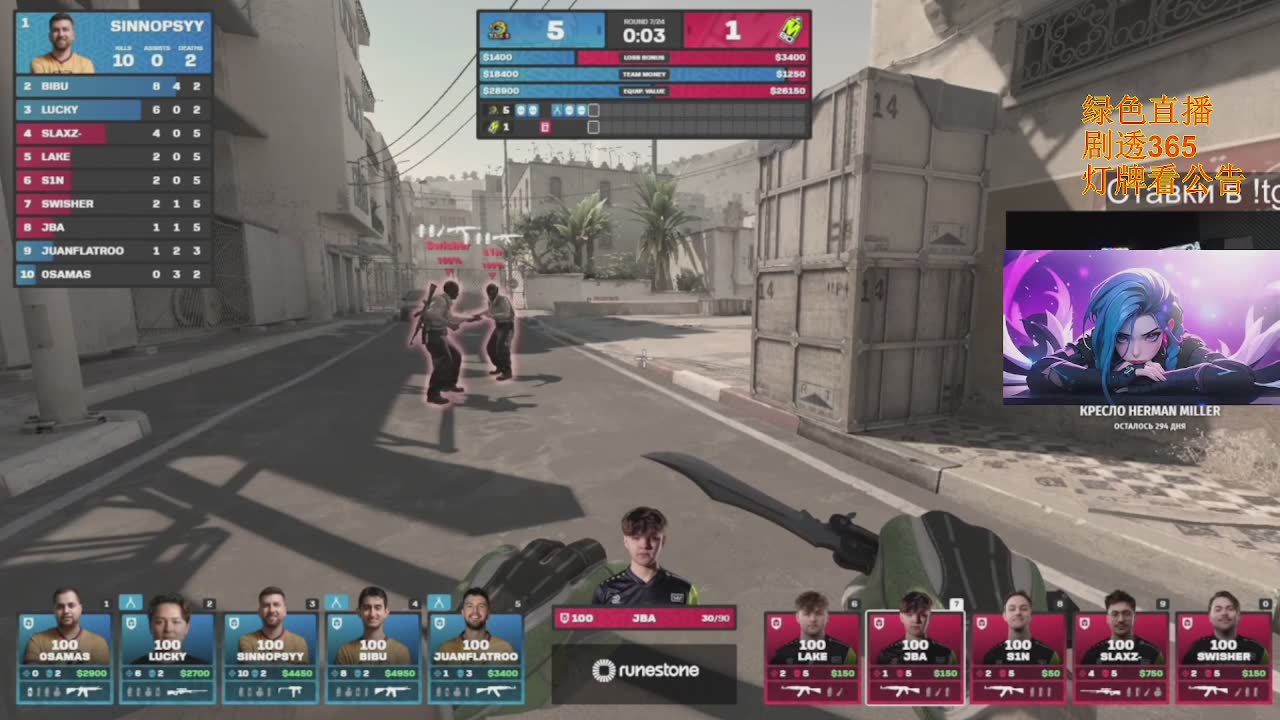Switch to SWISHER's player card

[x=1224, y=652]
